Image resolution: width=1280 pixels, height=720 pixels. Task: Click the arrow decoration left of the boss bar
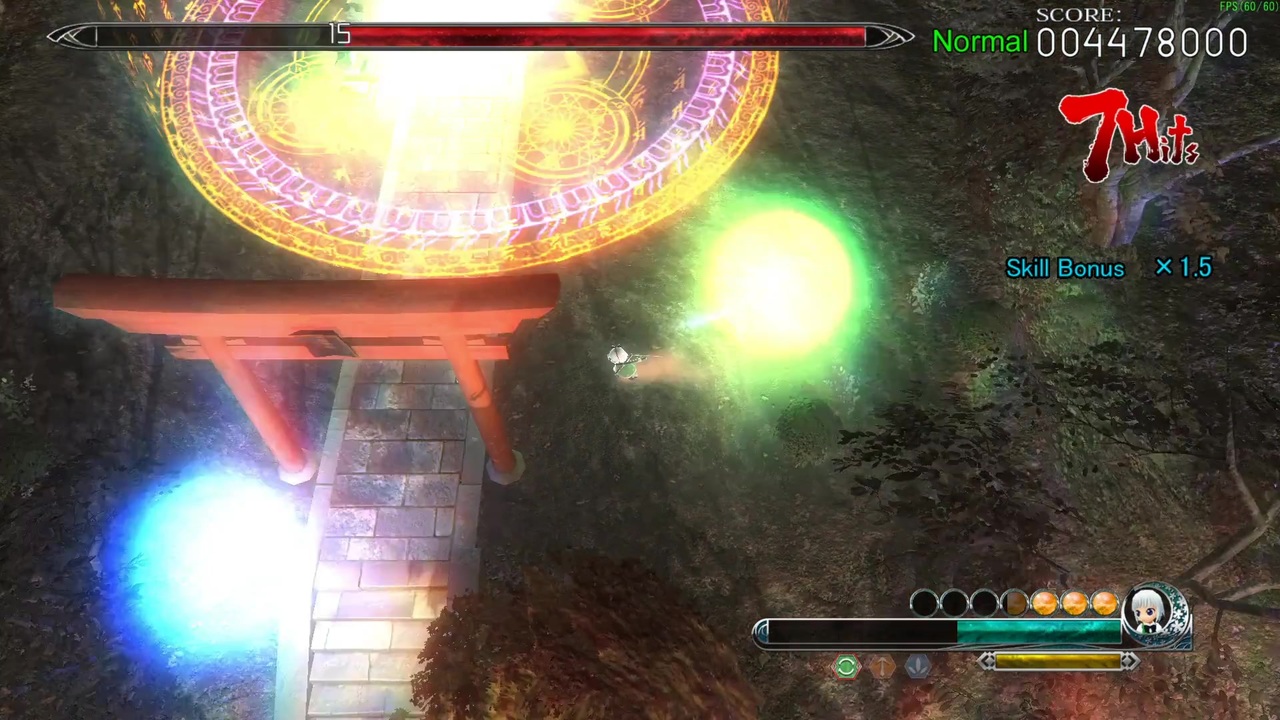tap(68, 37)
